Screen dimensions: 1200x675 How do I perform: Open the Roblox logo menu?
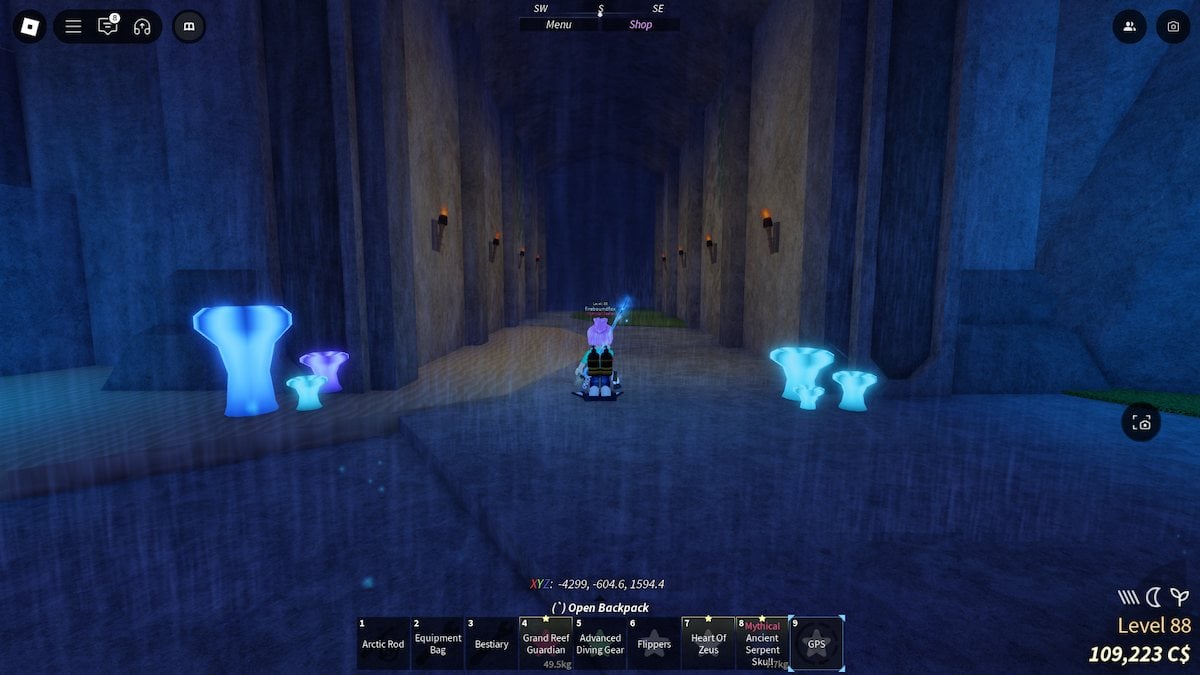click(30, 26)
